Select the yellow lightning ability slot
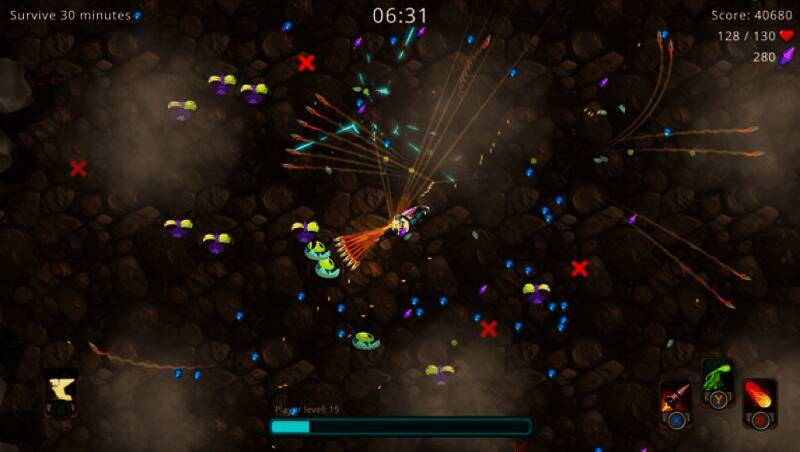Screen dimensions: 800x452 click(61, 388)
